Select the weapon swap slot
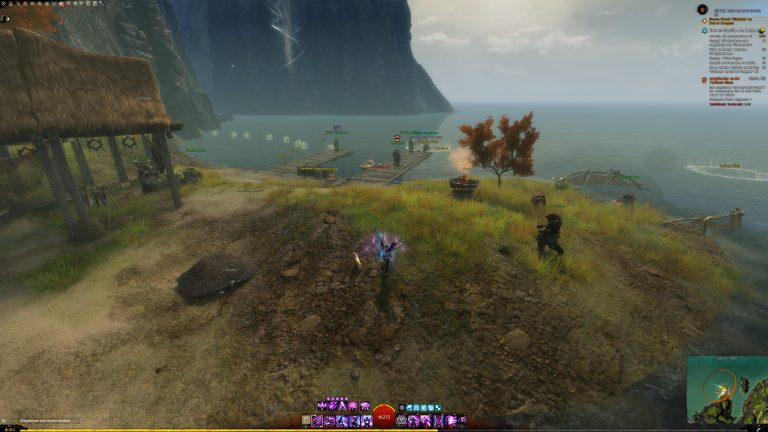The height and width of the screenshot is (432, 768). pos(306,421)
